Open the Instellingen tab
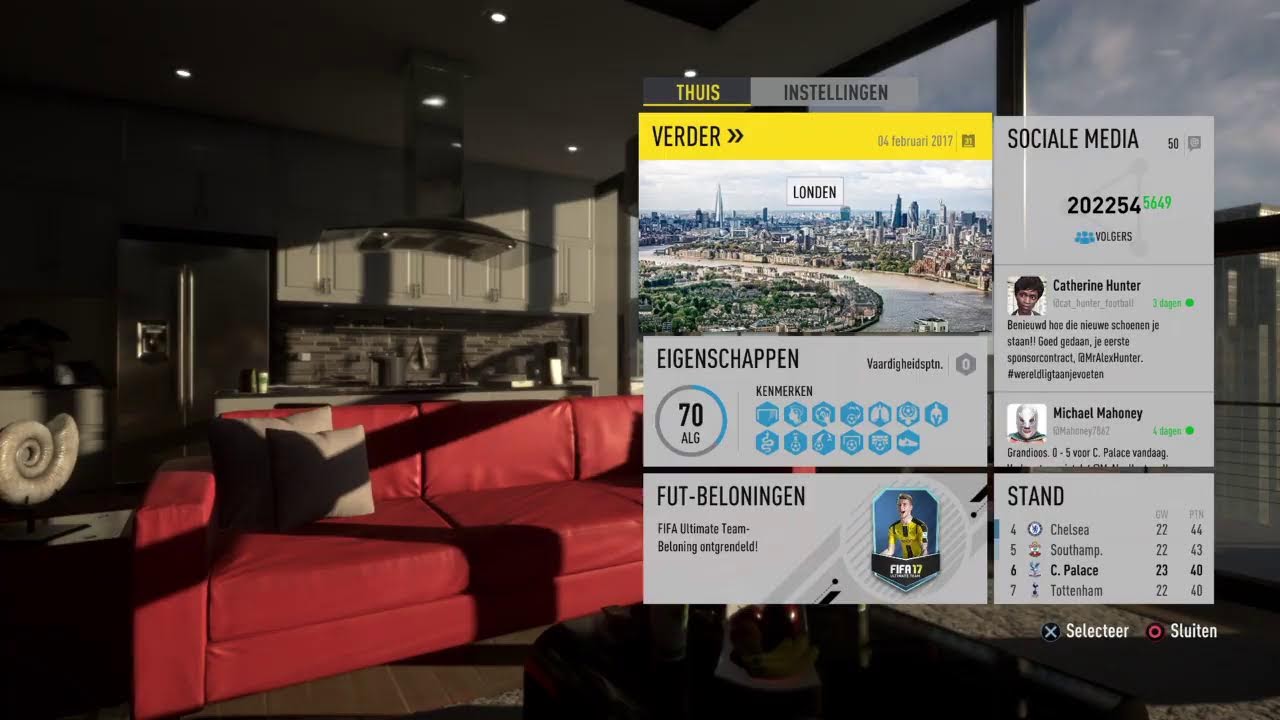This screenshot has height=720, width=1280. pos(835,92)
